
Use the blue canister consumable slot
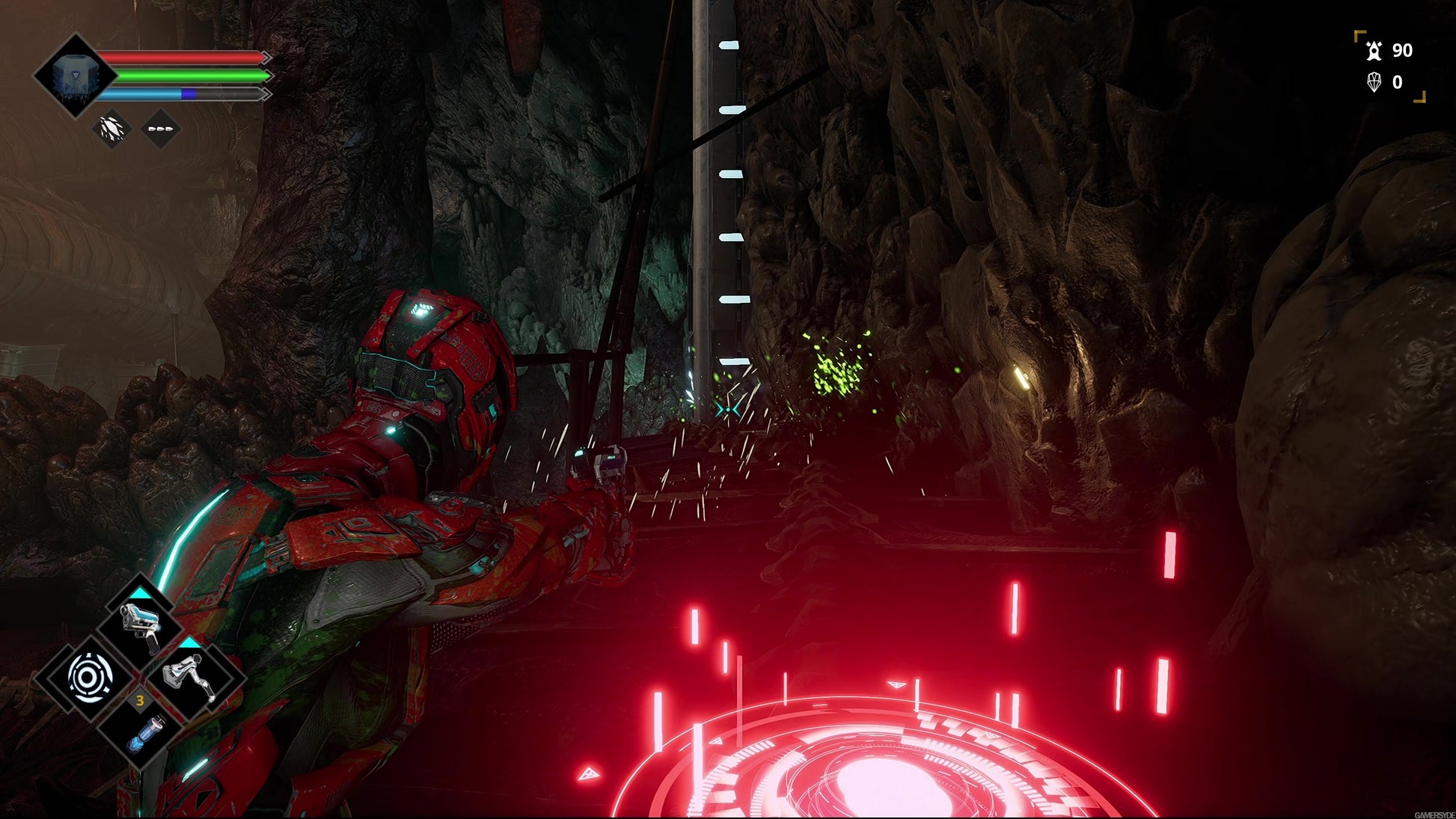142,731
